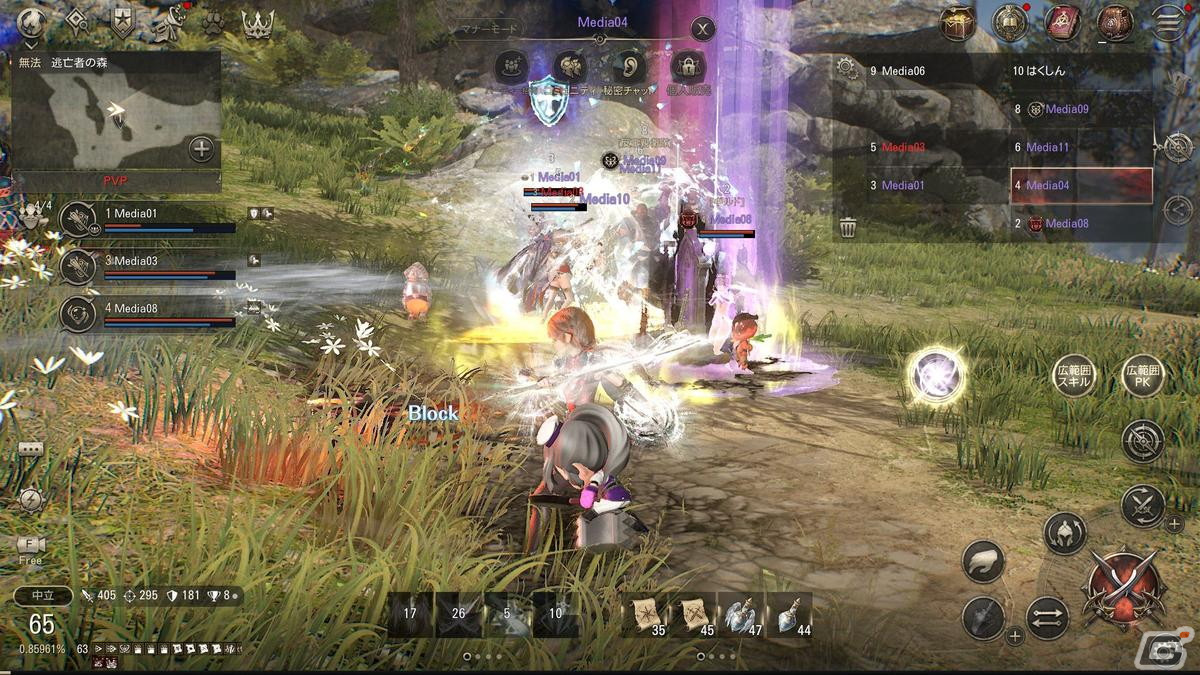Toggle the 広範囲PK button
The width and height of the screenshot is (1200, 675).
[1142, 377]
